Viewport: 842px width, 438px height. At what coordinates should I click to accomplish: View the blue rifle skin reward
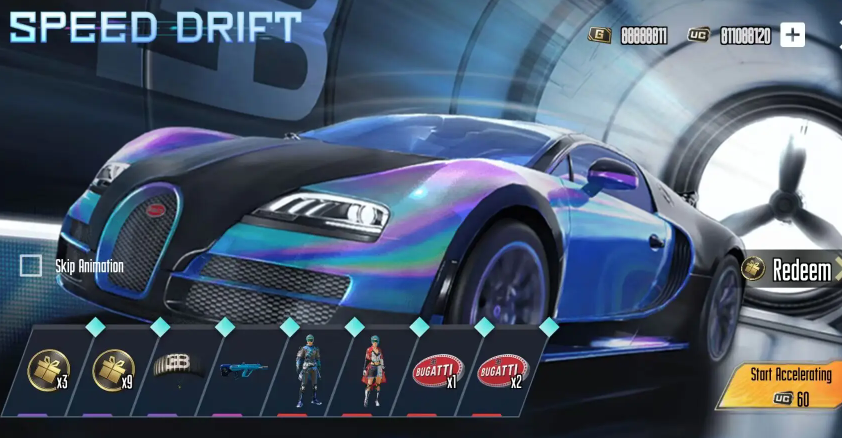pyautogui.click(x=243, y=370)
